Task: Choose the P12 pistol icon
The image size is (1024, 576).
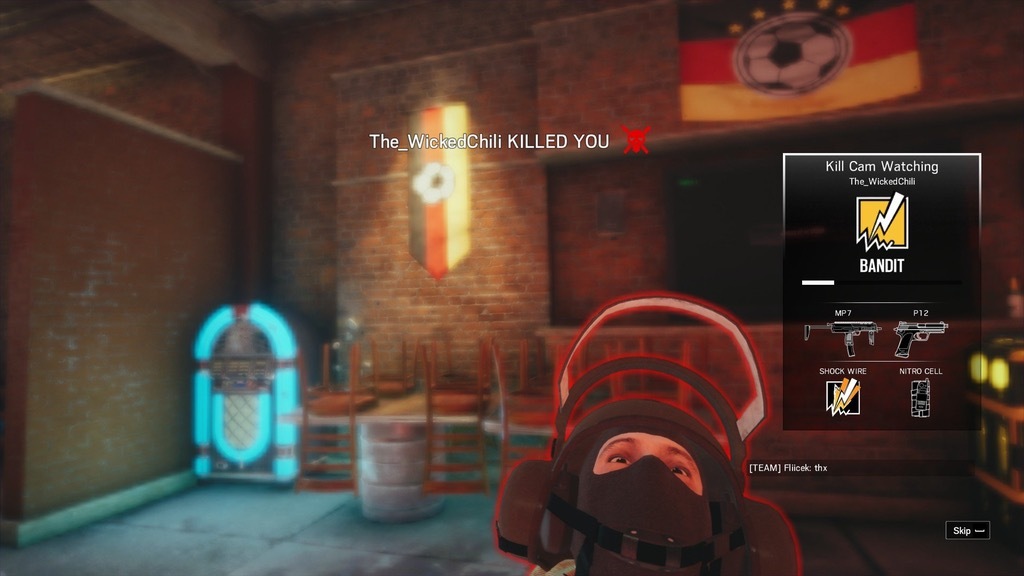Action: pyautogui.click(x=920, y=338)
